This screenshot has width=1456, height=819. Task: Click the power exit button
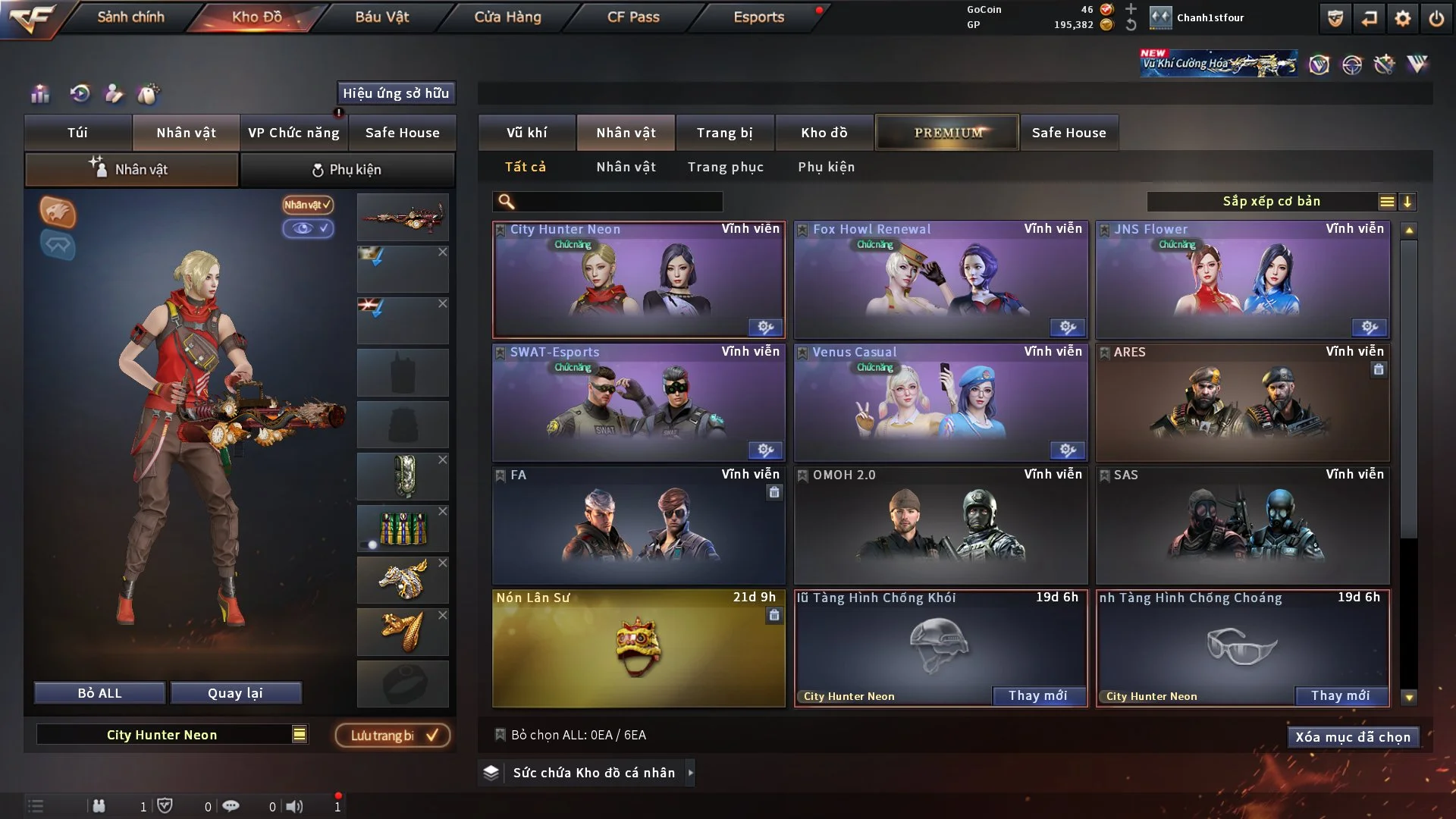tap(1436, 18)
